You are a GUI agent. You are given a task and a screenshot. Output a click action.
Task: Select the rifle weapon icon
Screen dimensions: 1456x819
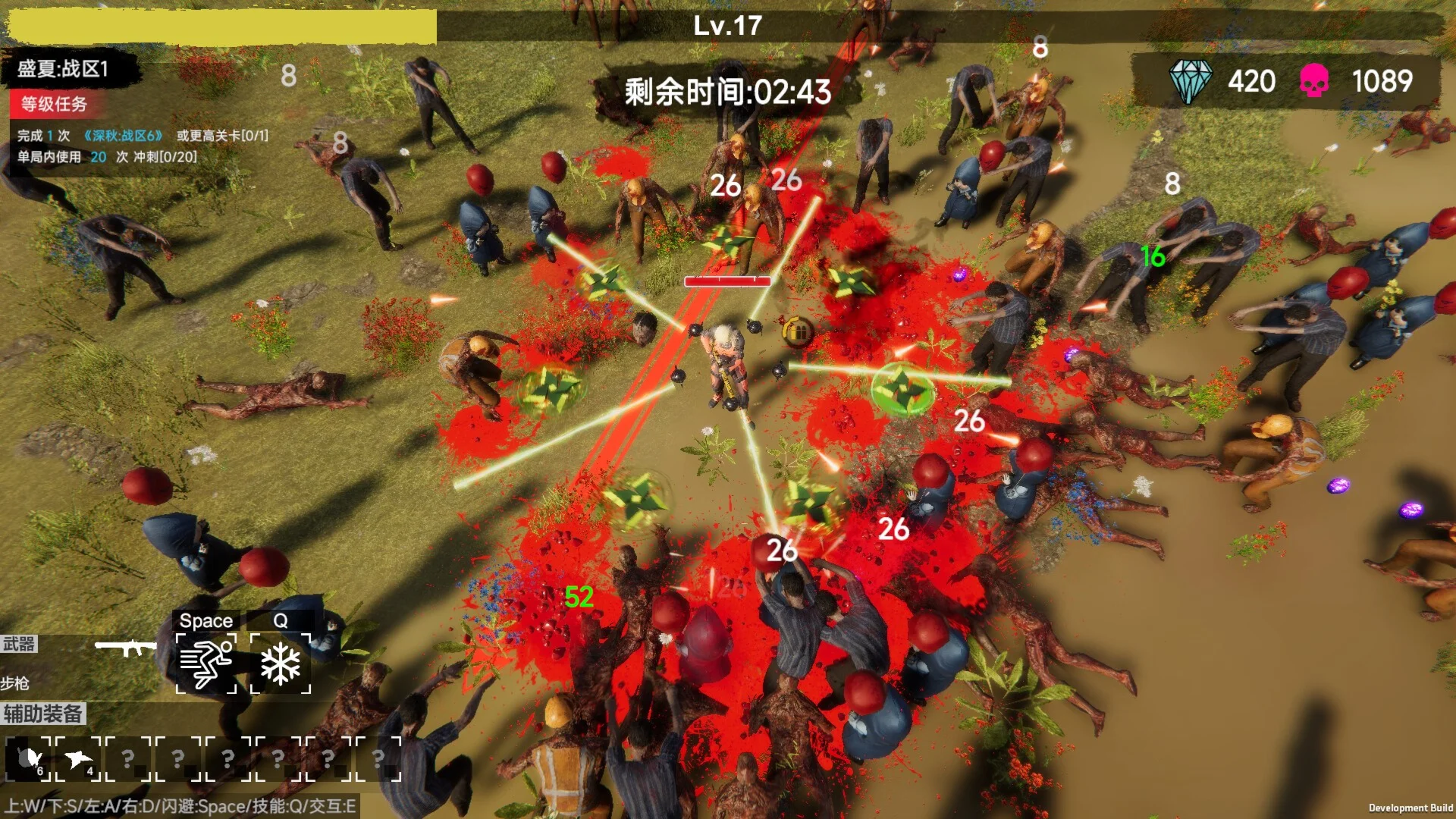point(125,648)
